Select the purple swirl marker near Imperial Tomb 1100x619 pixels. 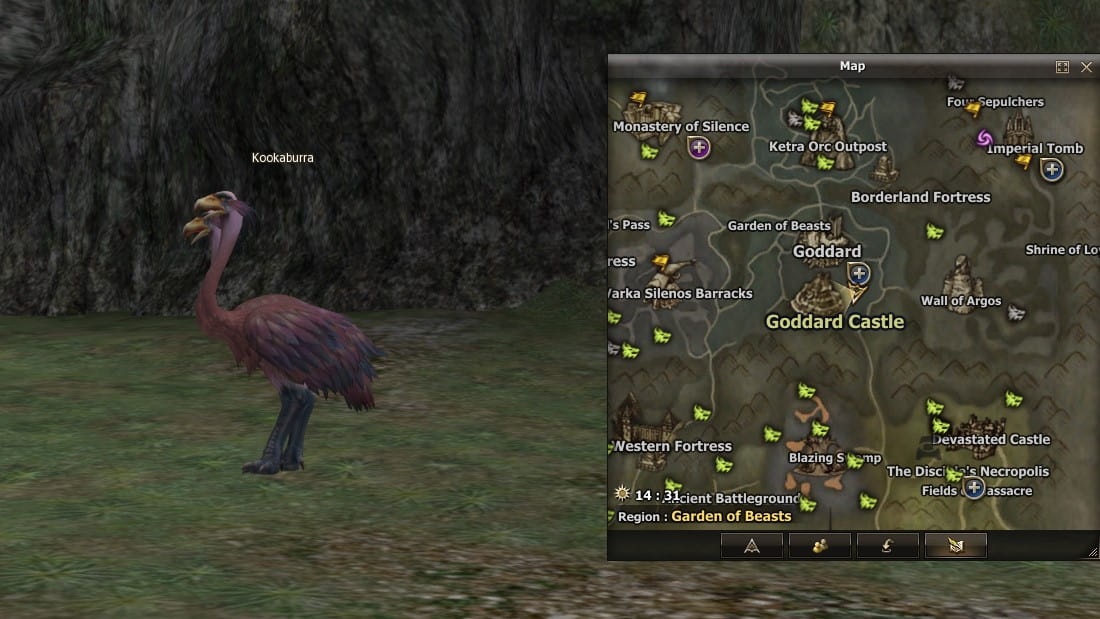click(x=984, y=138)
